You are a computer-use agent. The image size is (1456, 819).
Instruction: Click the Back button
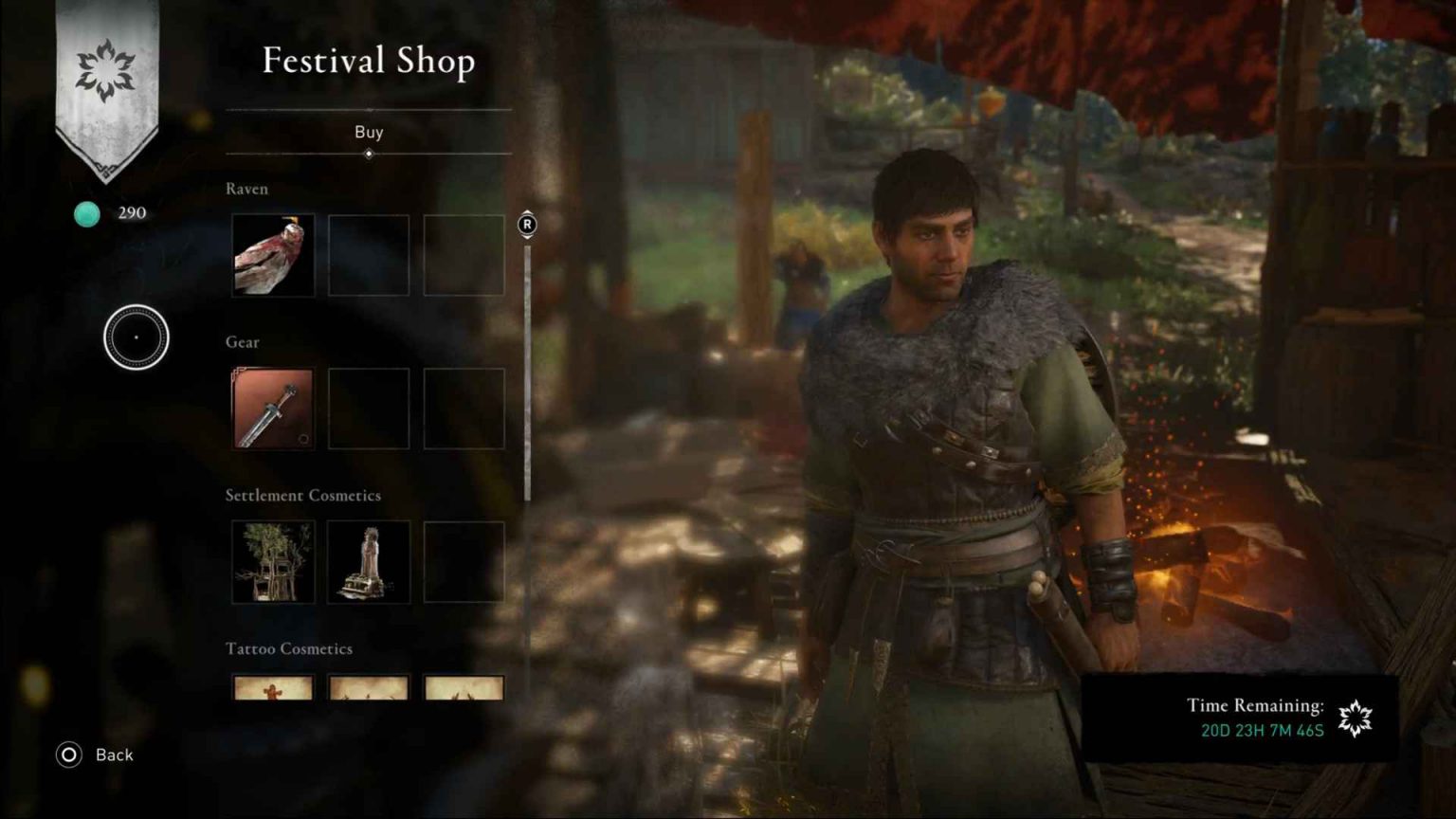114,755
